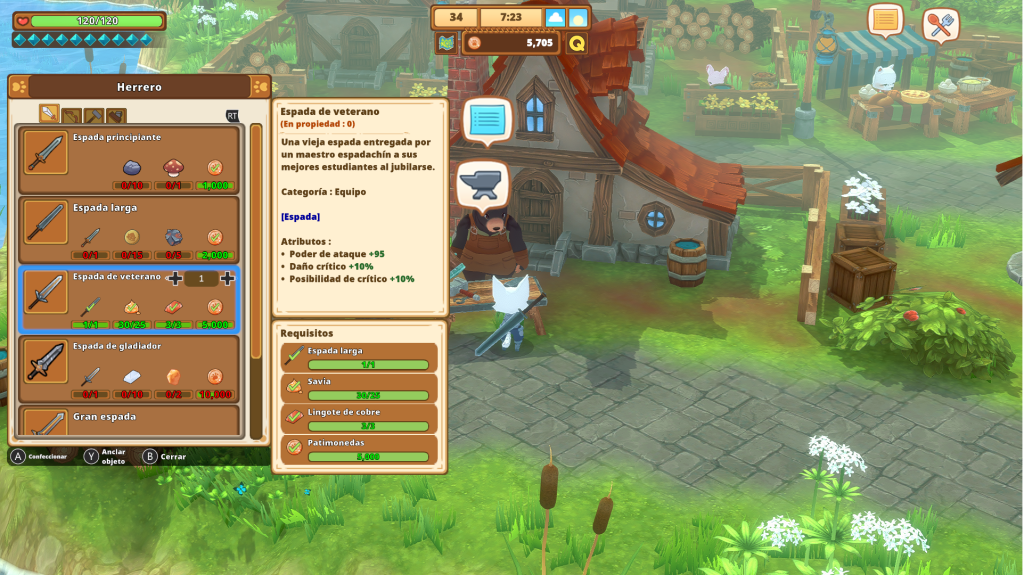Decrease the Espada de veterano craft quantity
This screenshot has height=575, width=1024.
click(x=176, y=278)
